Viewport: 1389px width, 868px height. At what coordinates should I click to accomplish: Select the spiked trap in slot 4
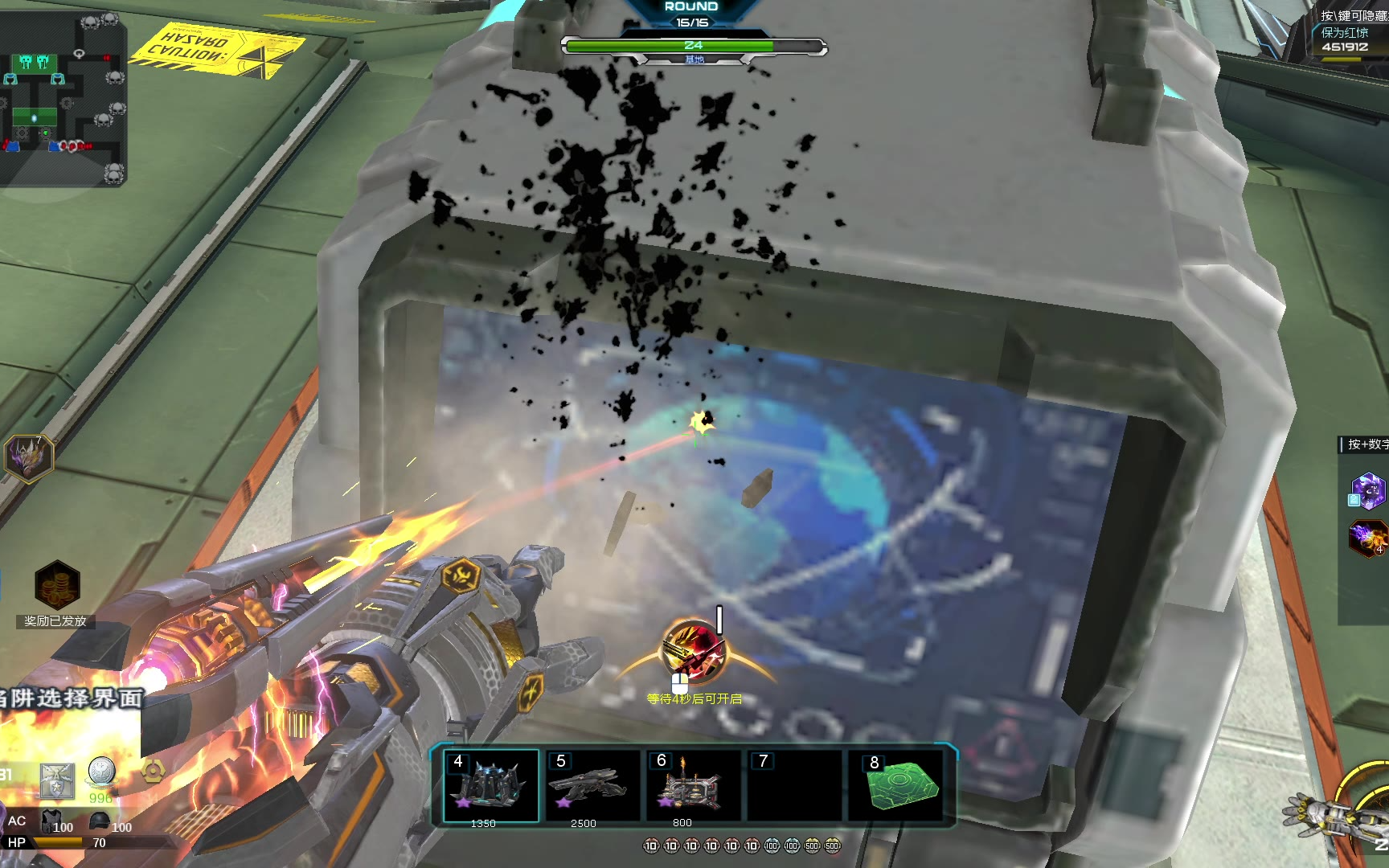[490, 784]
